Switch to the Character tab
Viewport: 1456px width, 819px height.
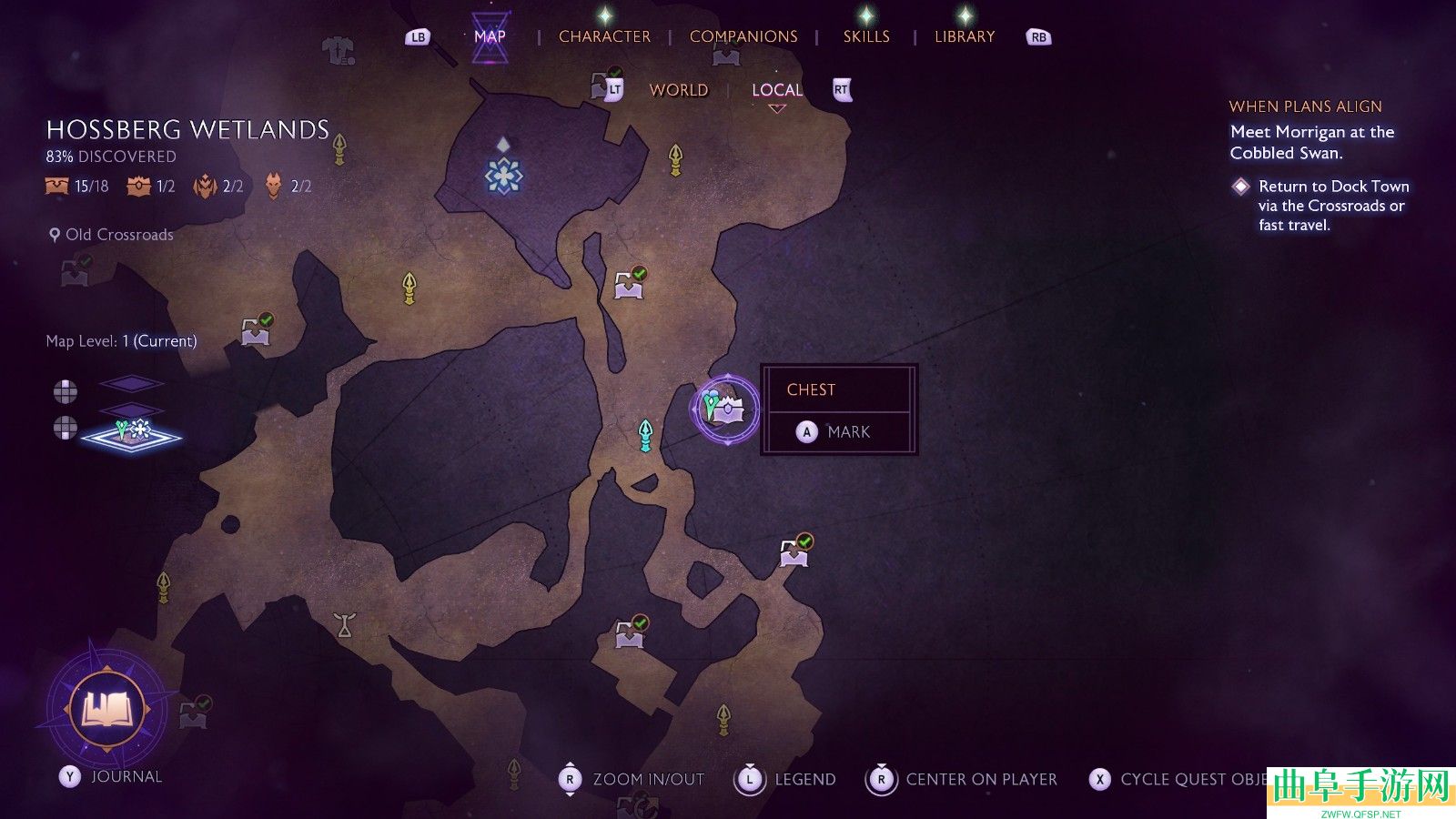coord(604,36)
